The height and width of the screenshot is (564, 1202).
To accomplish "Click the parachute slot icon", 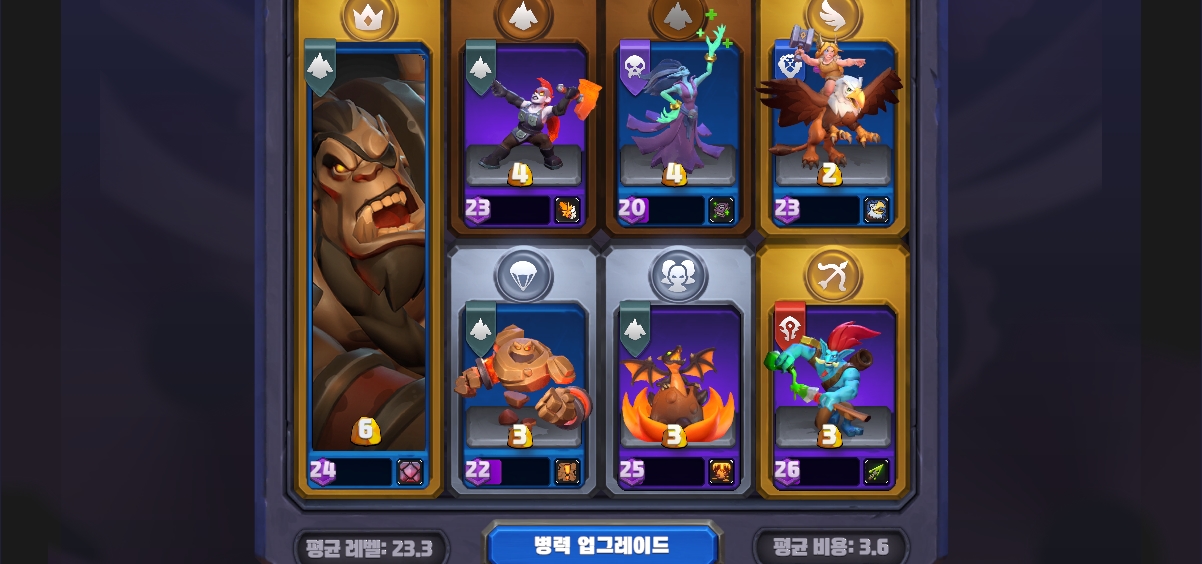I will click(x=523, y=275).
